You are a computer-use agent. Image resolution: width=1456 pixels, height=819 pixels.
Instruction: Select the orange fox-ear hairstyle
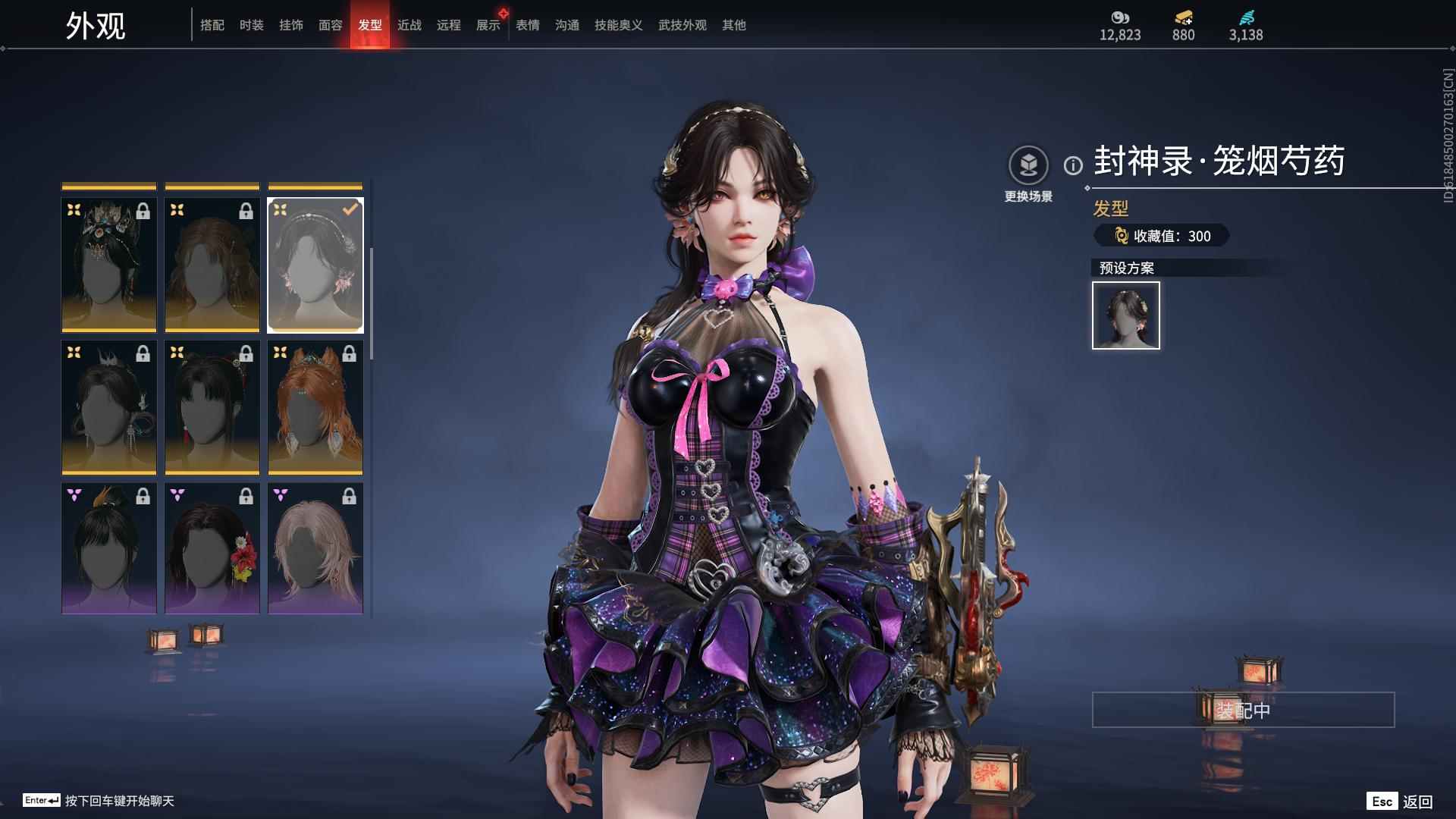click(315, 407)
